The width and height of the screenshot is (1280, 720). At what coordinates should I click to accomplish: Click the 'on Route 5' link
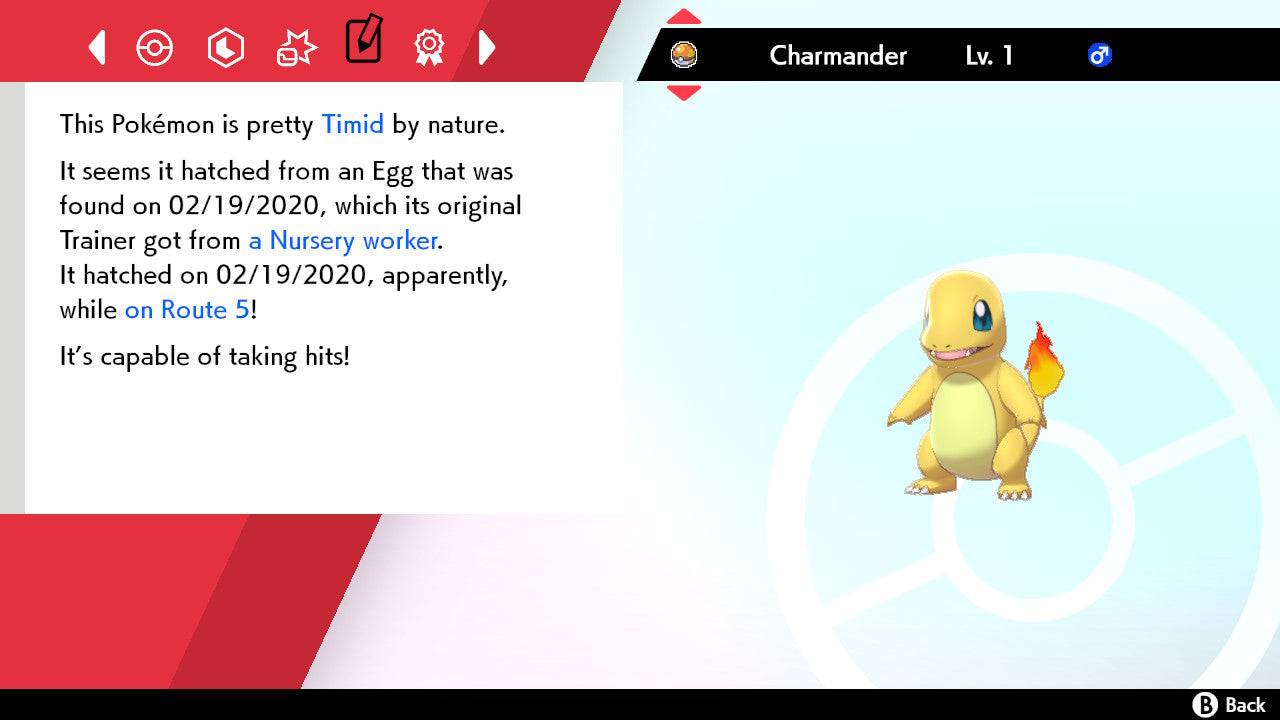pyautogui.click(x=185, y=310)
